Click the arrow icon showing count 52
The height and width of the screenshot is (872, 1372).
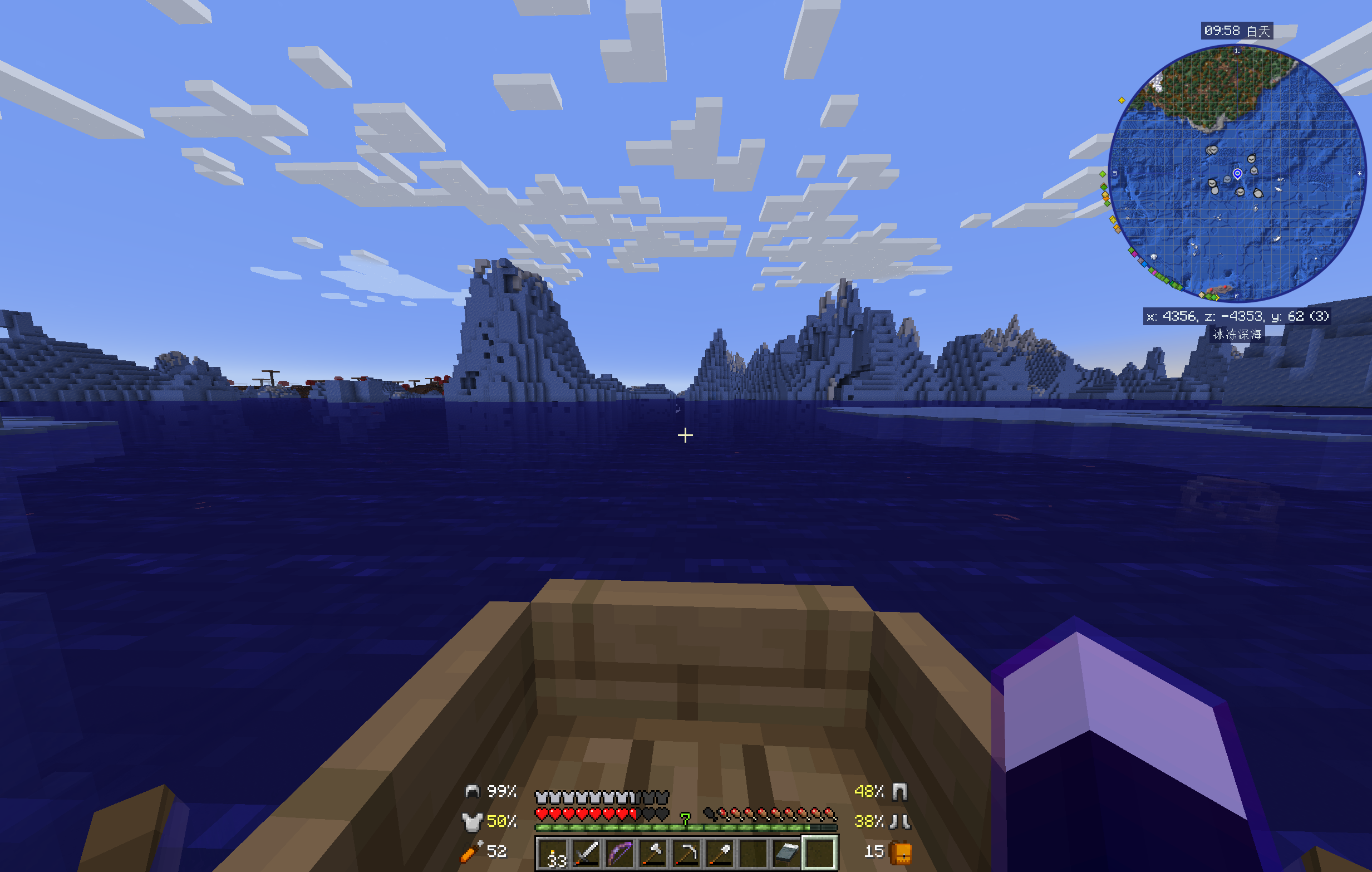click(x=470, y=852)
